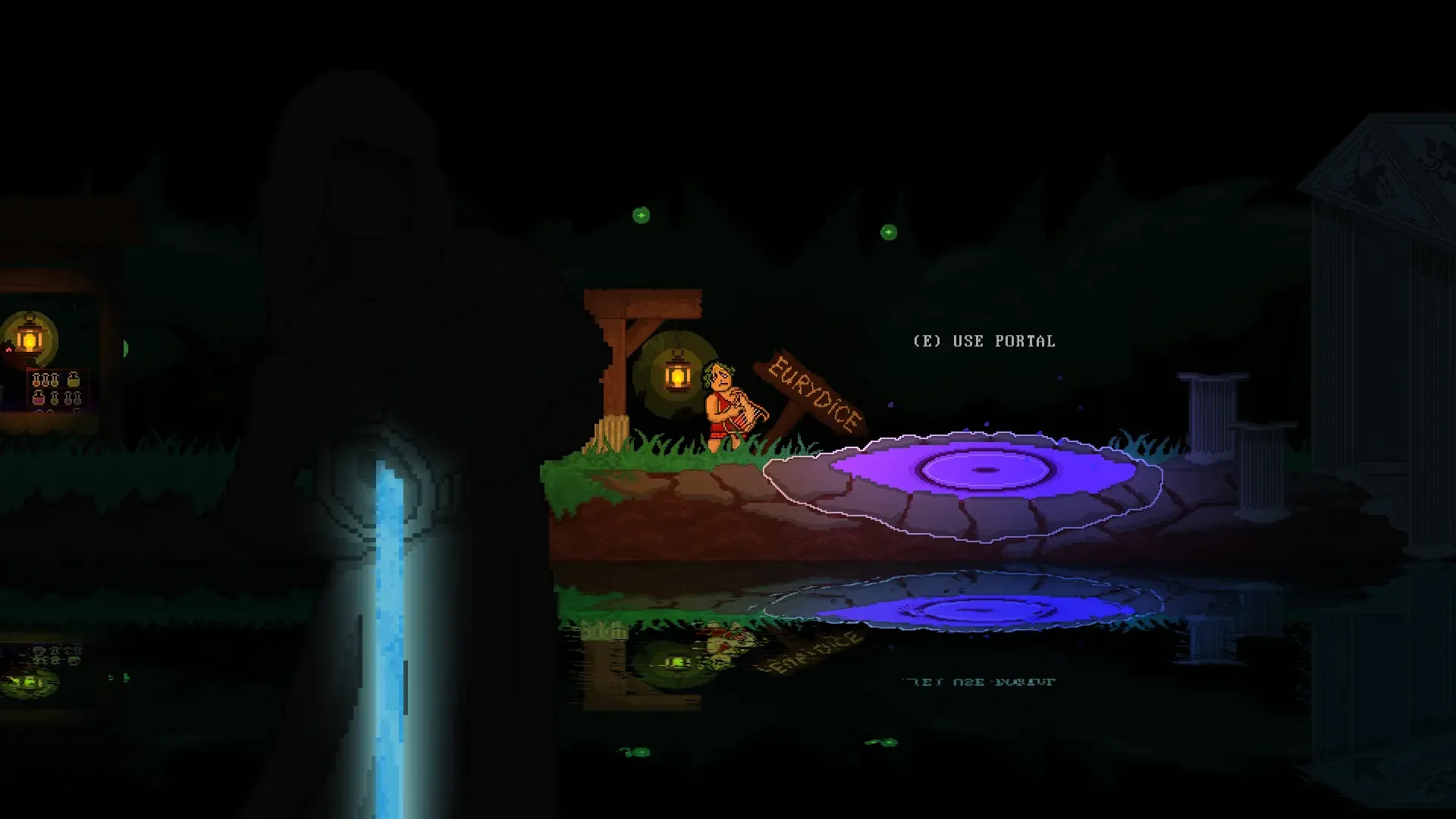Select the yellow potion jug on the shelf
The height and width of the screenshot is (819, 1456).
click(74, 379)
